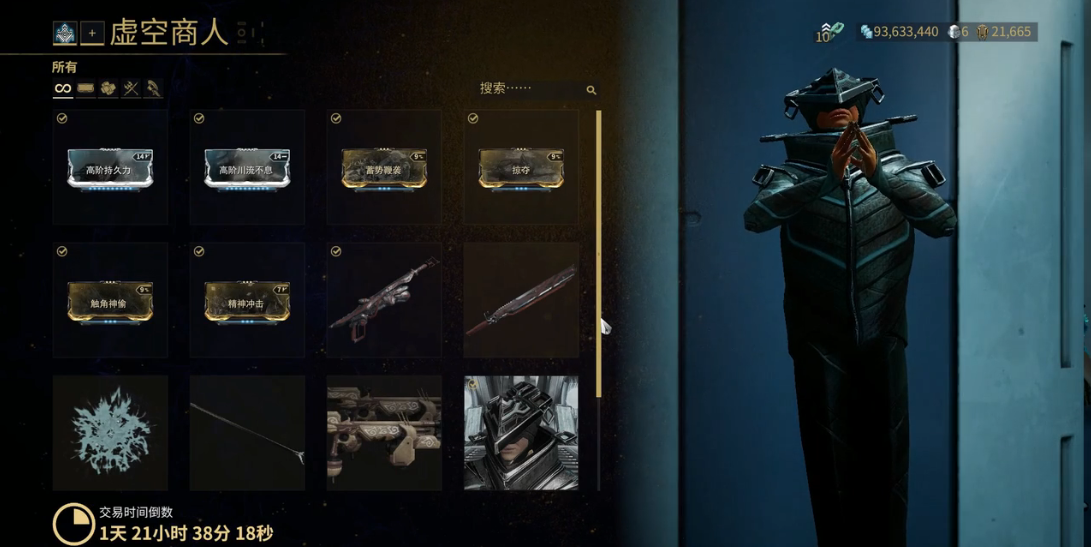
Task: Filter the shop by mod cards
Action: point(86,89)
